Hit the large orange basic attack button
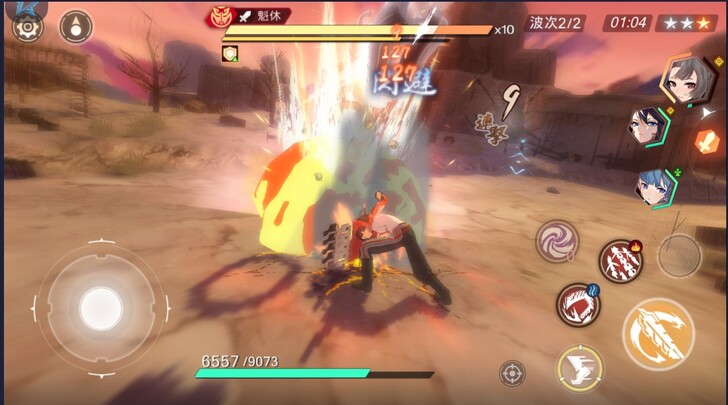 (x=657, y=332)
